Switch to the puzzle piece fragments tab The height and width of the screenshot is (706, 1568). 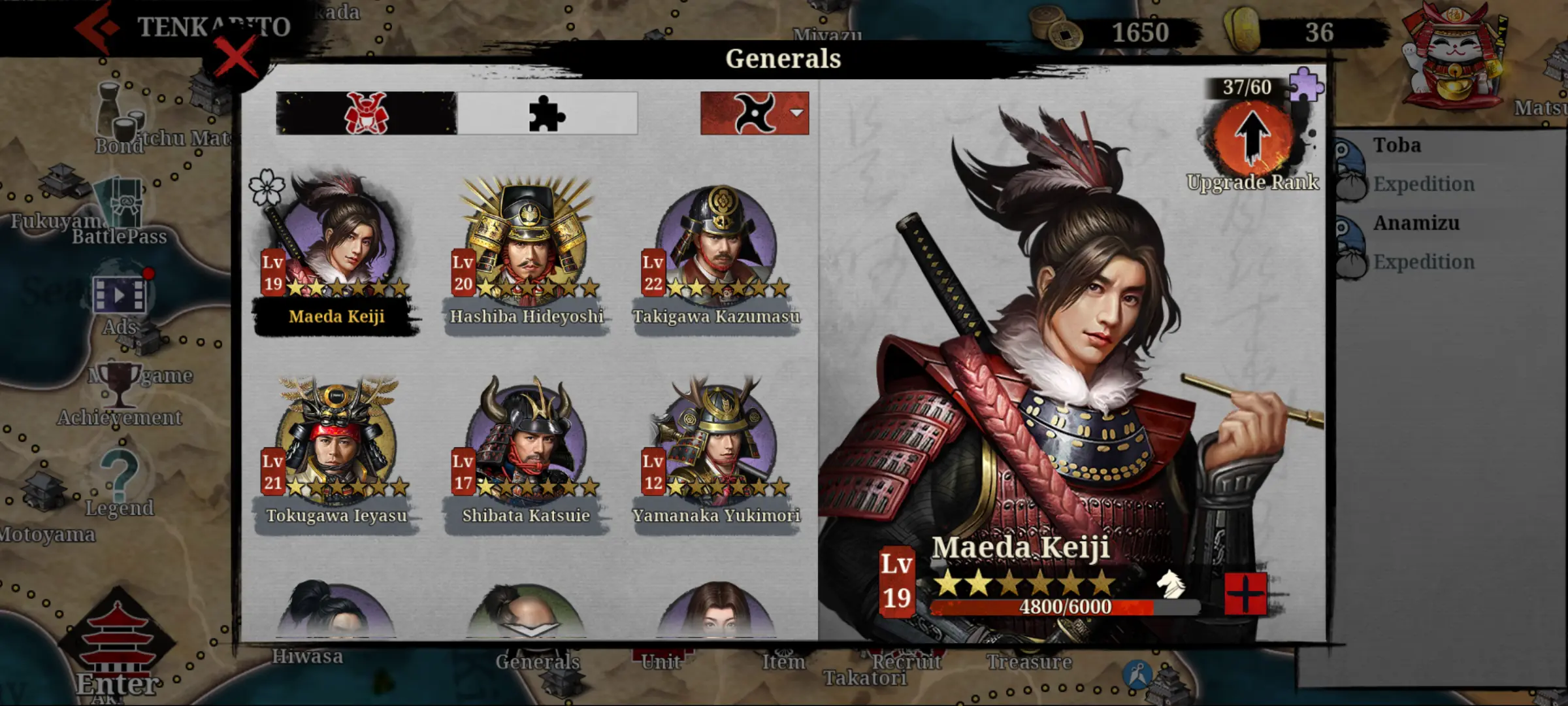pyautogui.click(x=547, y=114)
